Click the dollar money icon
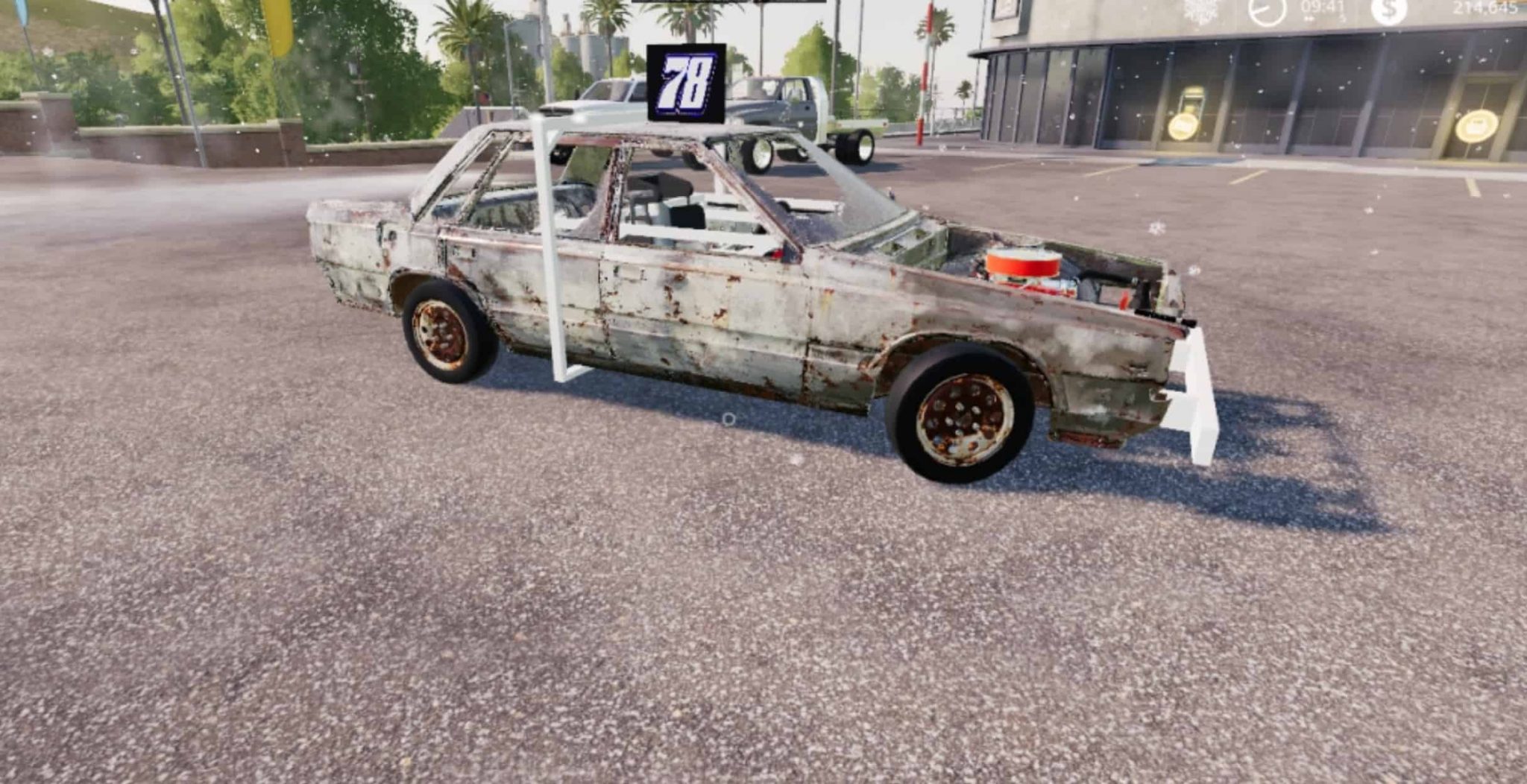1527x784 pixels. 1389,9
